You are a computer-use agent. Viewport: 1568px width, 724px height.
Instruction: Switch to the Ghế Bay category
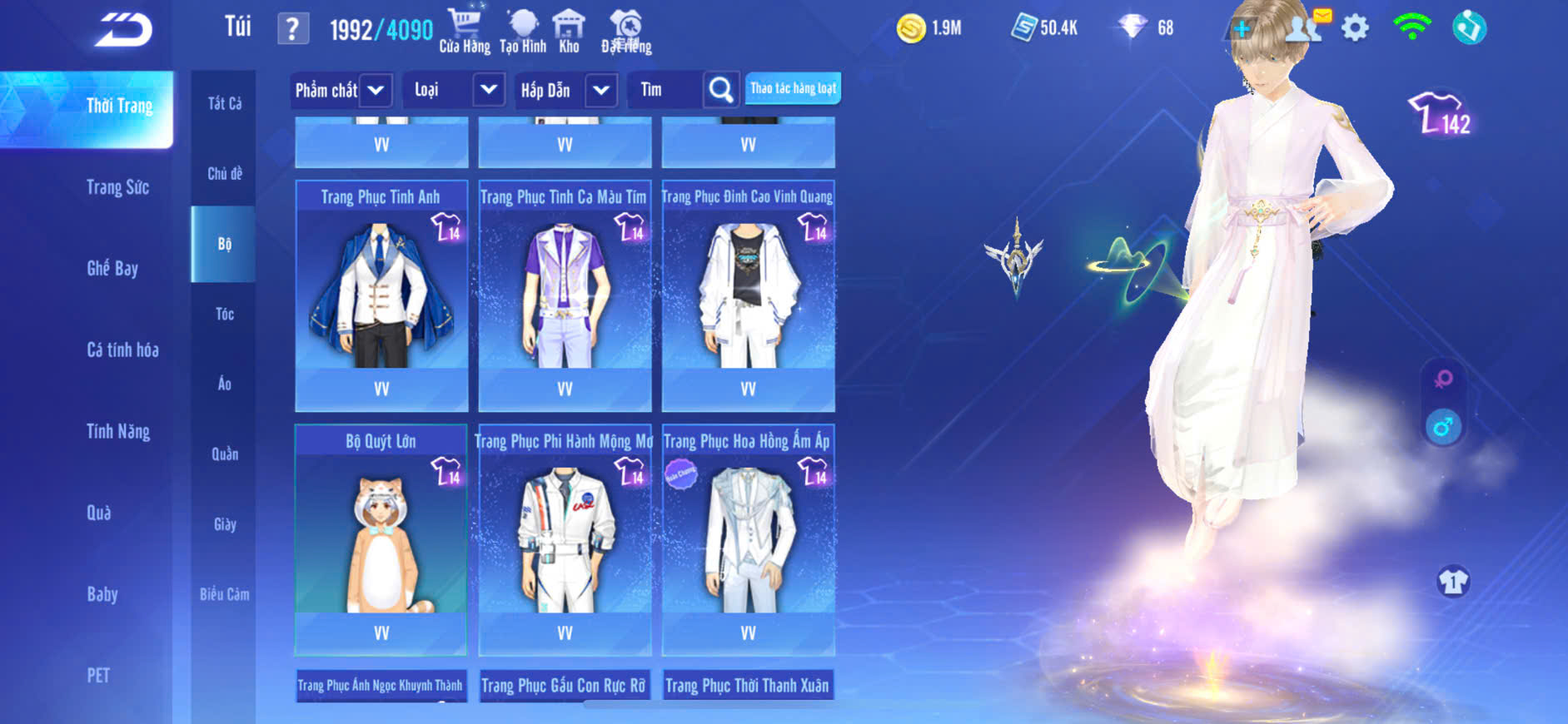tap(112, 268)
